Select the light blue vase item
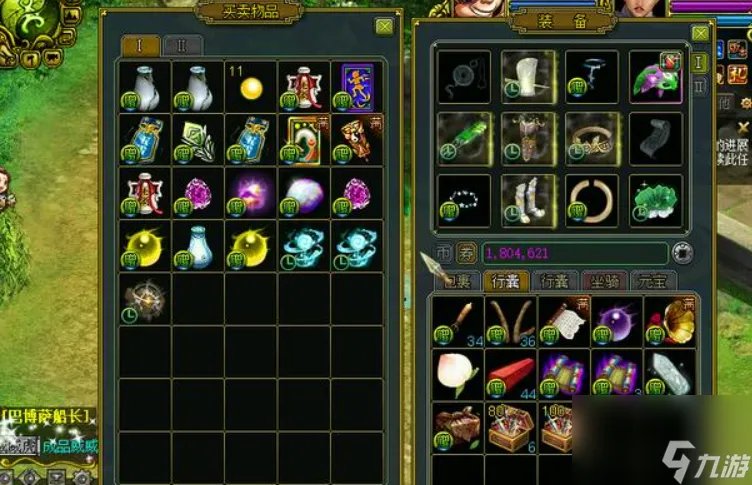Image resolution: width=752 pixels, height=485 pixels. pos(198,244)
